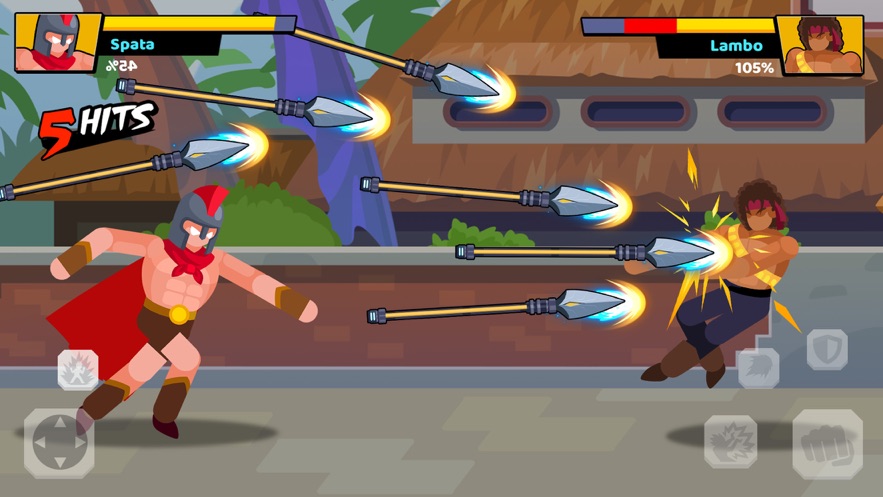Activate the power-up aura ability
This screenshot has width=883, height=497.
coord(78,369)
